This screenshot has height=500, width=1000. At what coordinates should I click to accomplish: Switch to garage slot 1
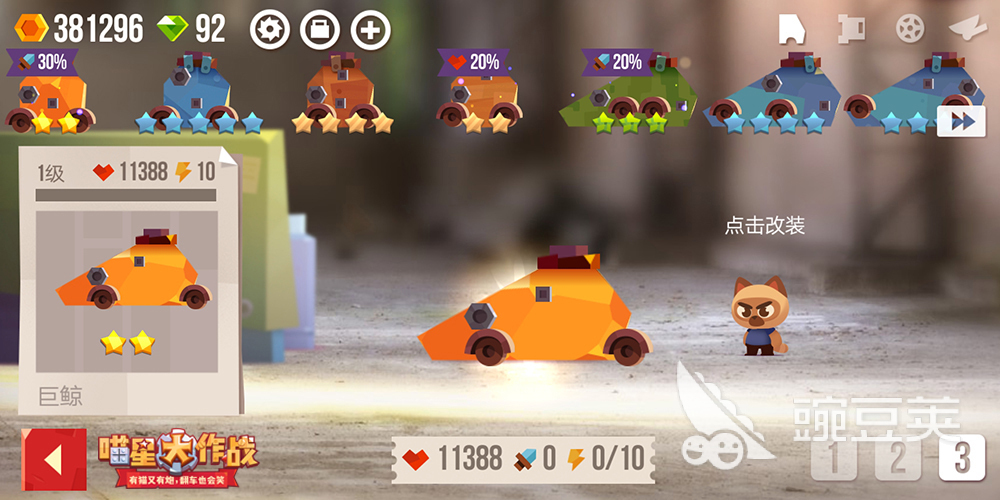[x=835, y=459]
